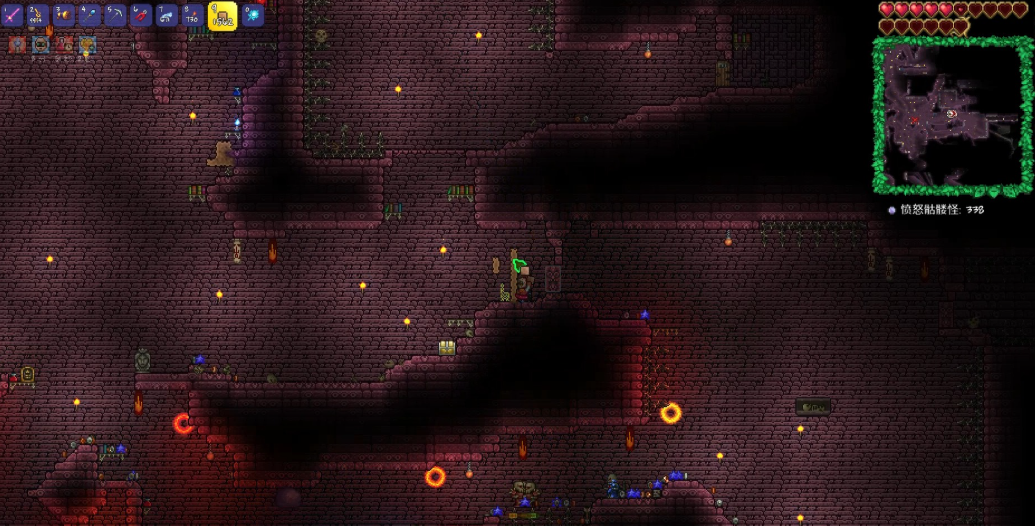Select the blue-tipped staff hotbar slot
1035x526 pixels.
pyautogui.click(x=91, y=15)
